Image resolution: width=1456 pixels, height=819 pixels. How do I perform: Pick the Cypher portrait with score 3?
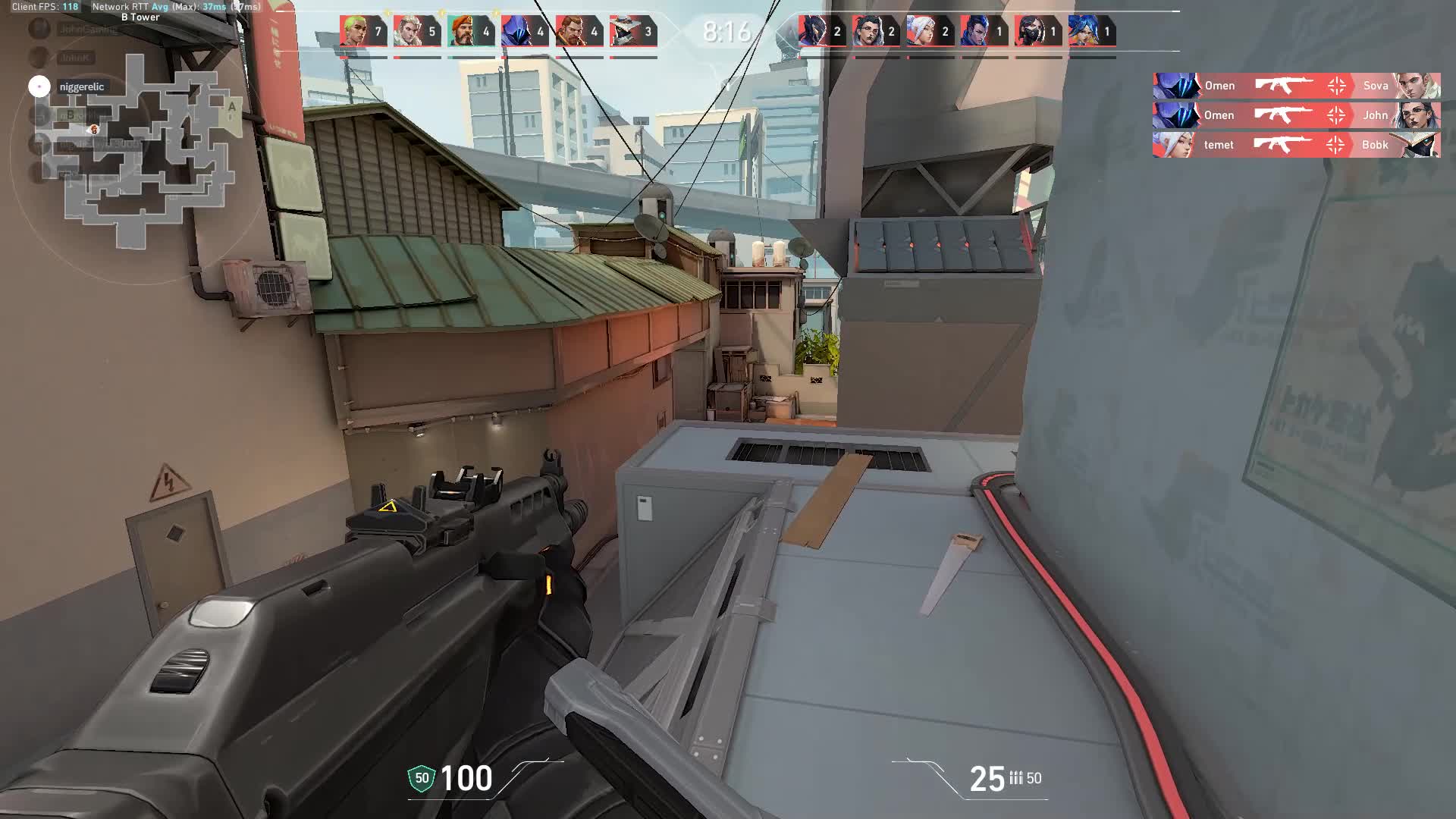[623, 32]
